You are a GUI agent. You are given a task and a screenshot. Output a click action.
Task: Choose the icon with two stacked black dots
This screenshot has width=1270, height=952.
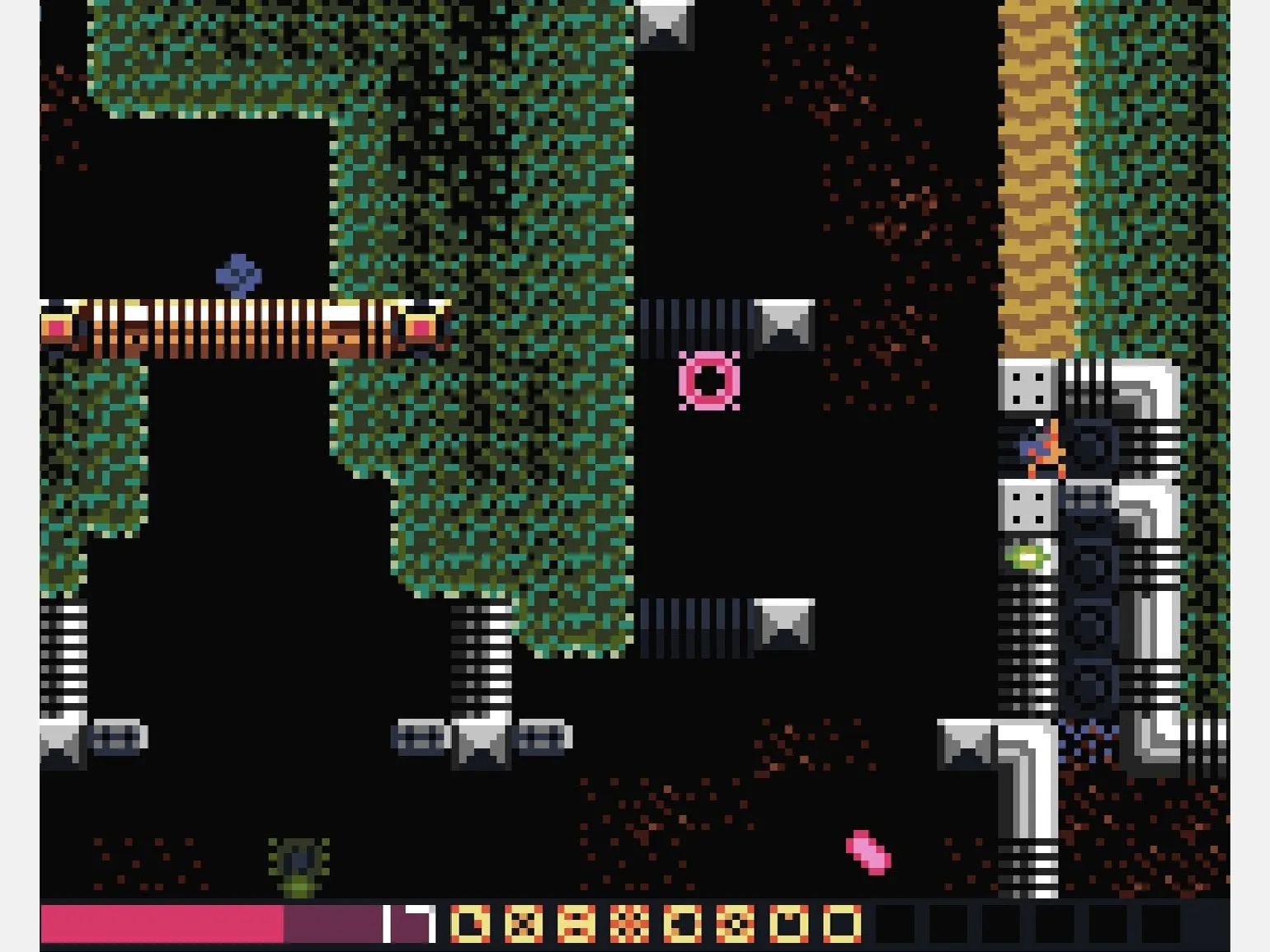pyautogui.click(x=576, y=924)
